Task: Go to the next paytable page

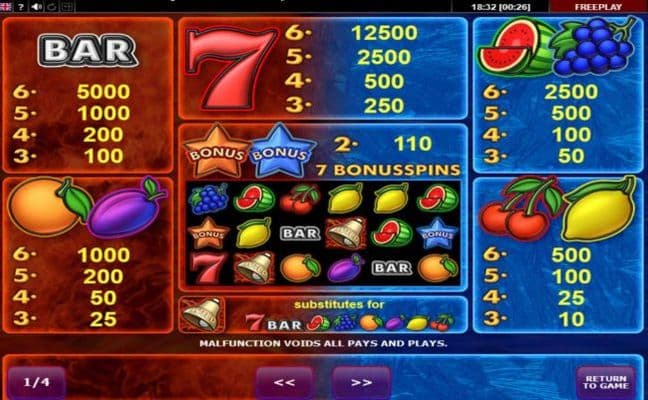Action: (361, 381)
